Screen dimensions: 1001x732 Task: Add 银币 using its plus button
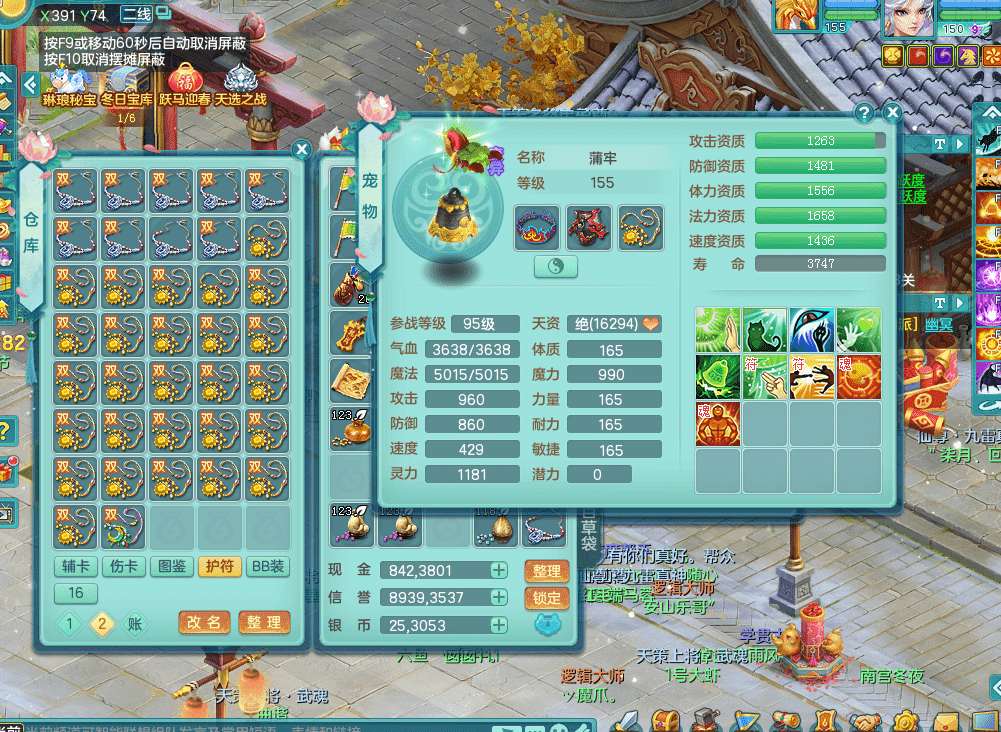[498, 625]
